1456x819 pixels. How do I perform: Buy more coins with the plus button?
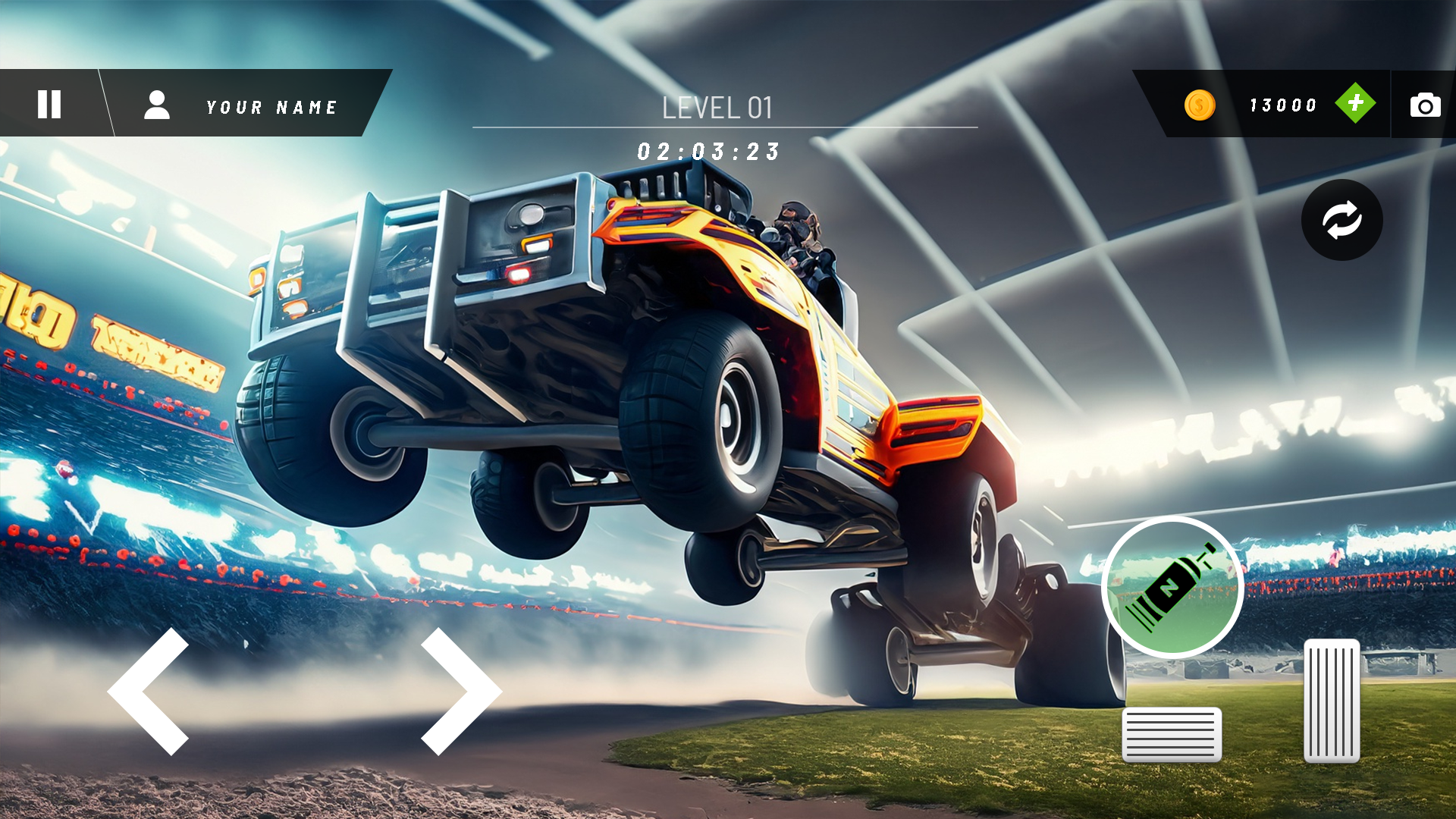coord(1357,105)
